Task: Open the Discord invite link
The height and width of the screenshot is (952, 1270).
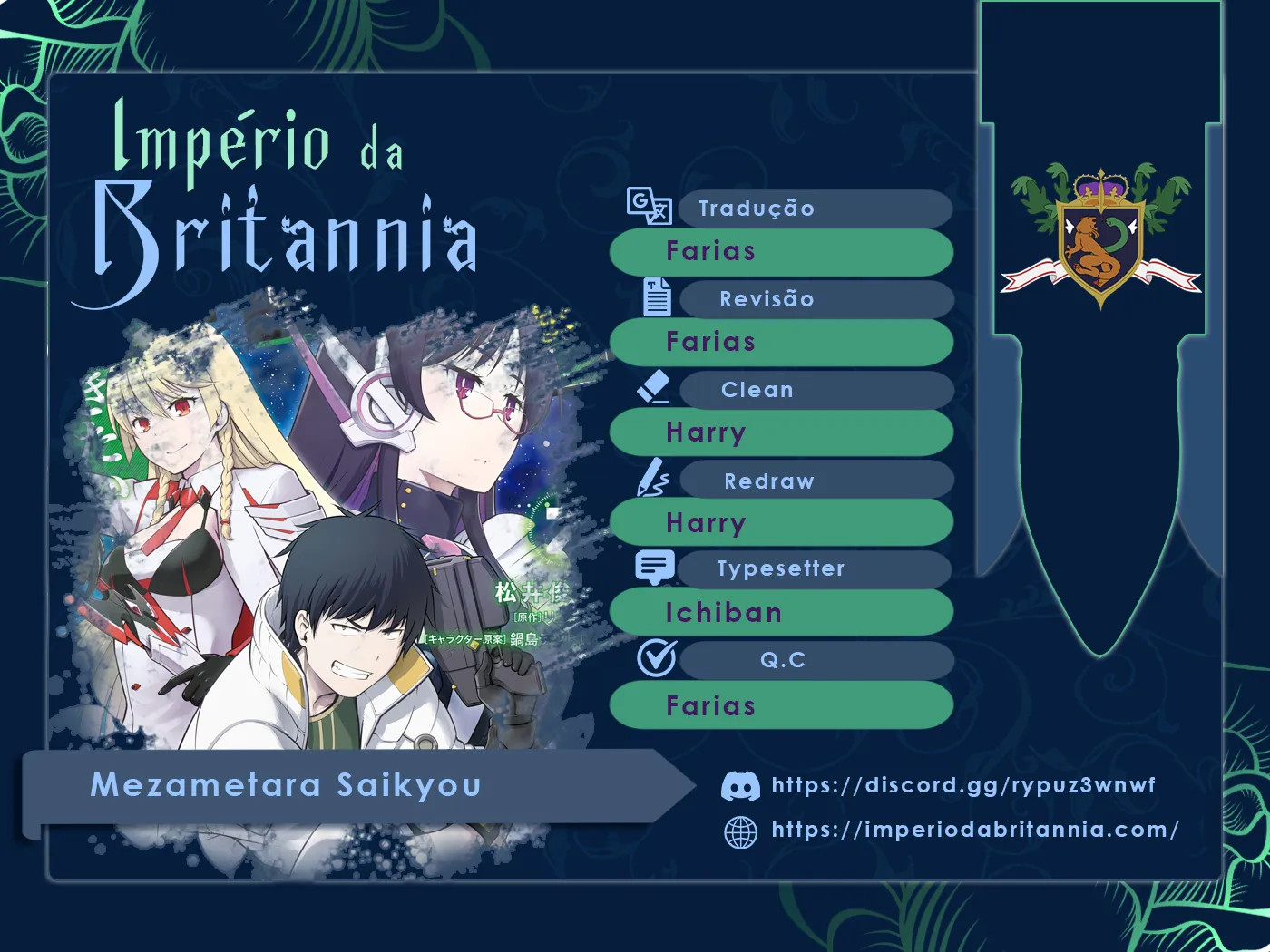Action: tap(962, 785)
